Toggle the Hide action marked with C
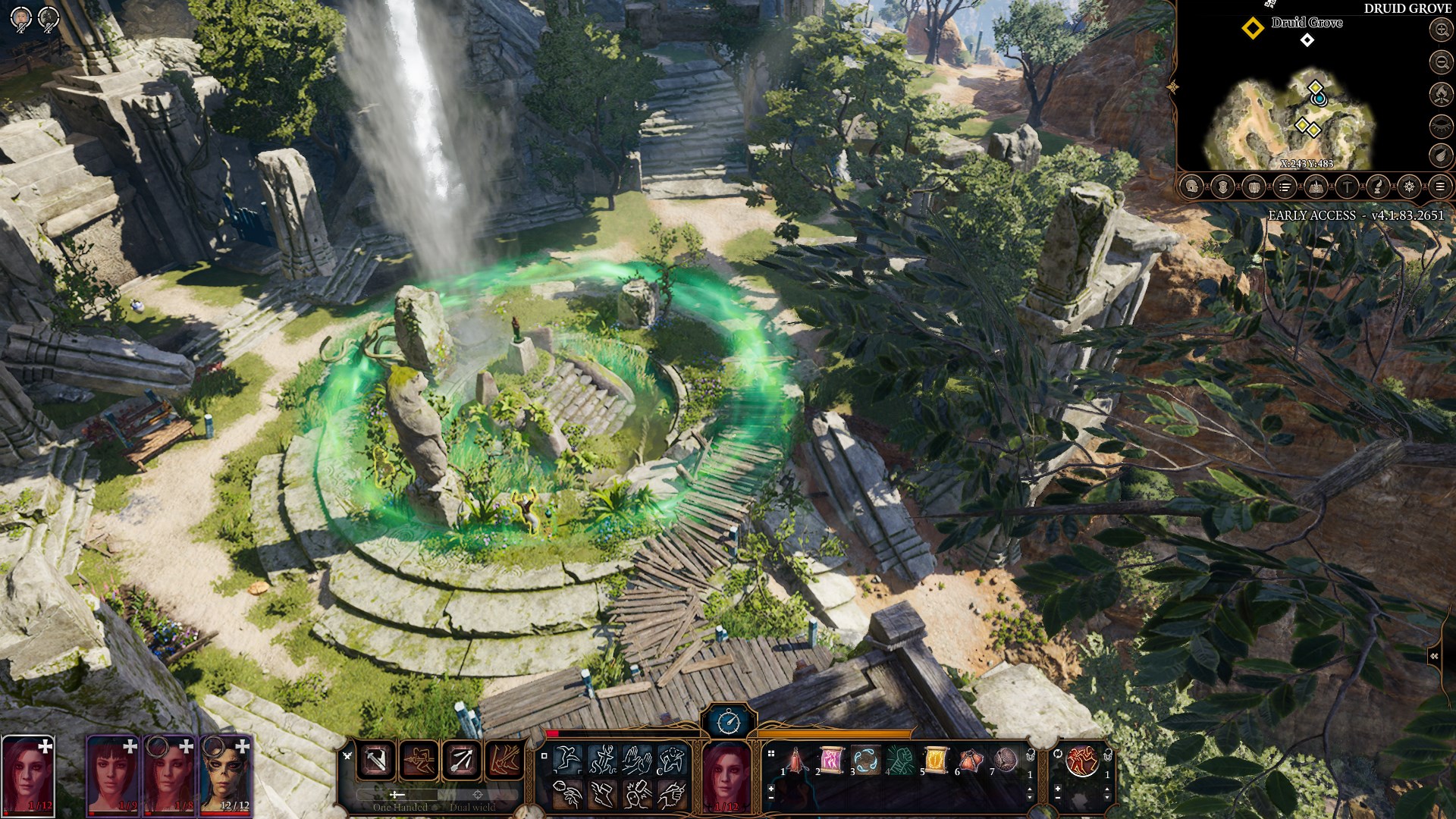This screenshot has width=1456, height=819. coord(673,760)
